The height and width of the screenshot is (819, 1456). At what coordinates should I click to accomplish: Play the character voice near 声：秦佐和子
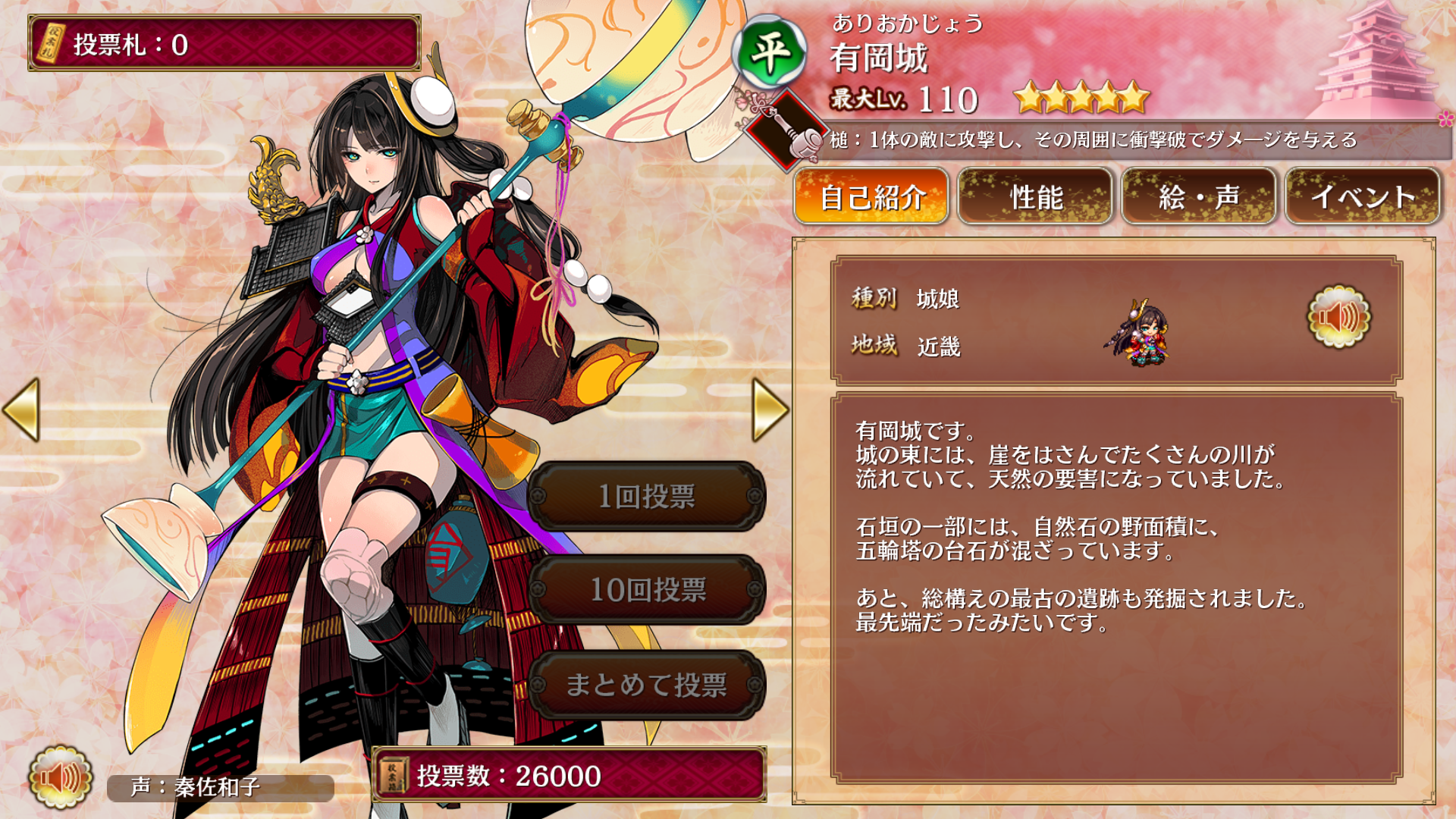(60, 777)
